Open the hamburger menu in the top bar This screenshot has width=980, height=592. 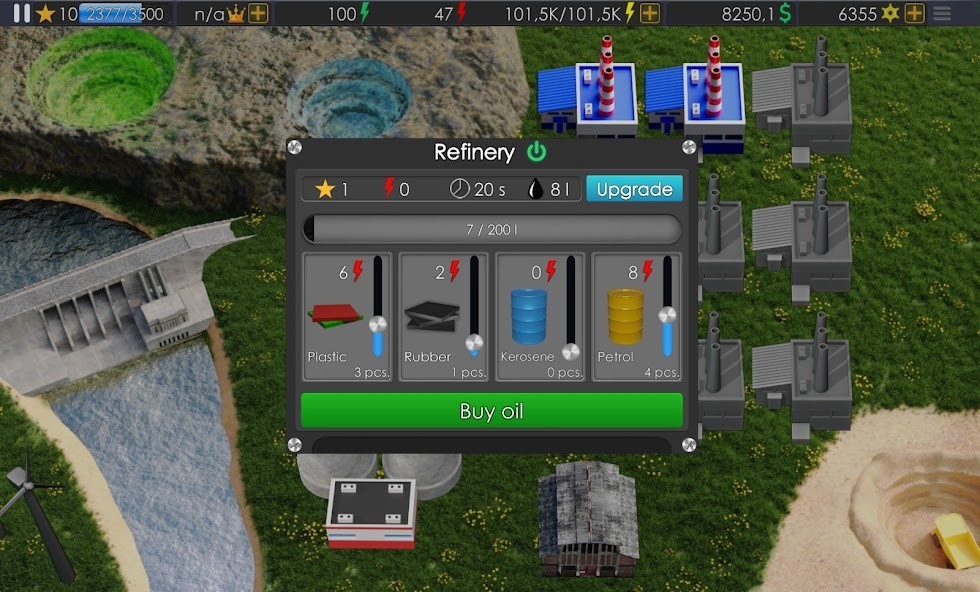(x=942, y=14)
